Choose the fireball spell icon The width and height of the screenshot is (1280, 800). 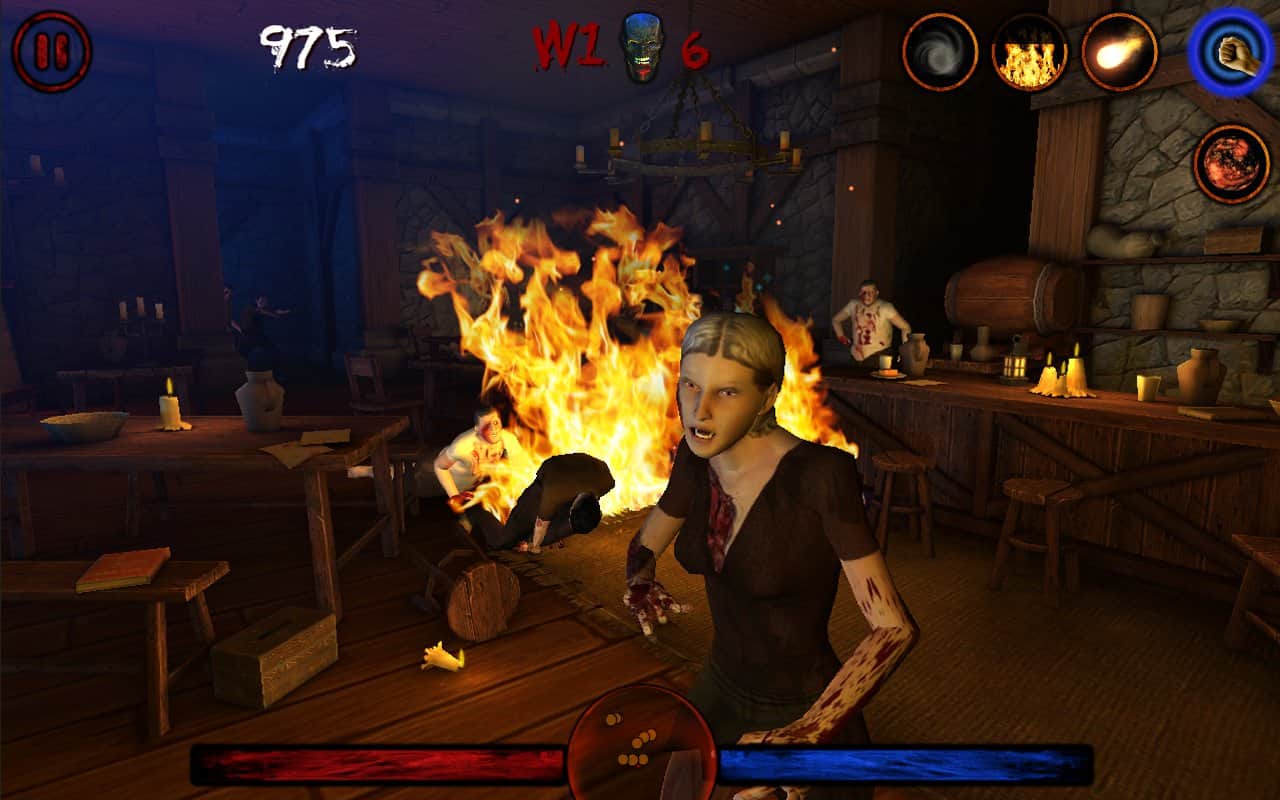point(1119,52)
